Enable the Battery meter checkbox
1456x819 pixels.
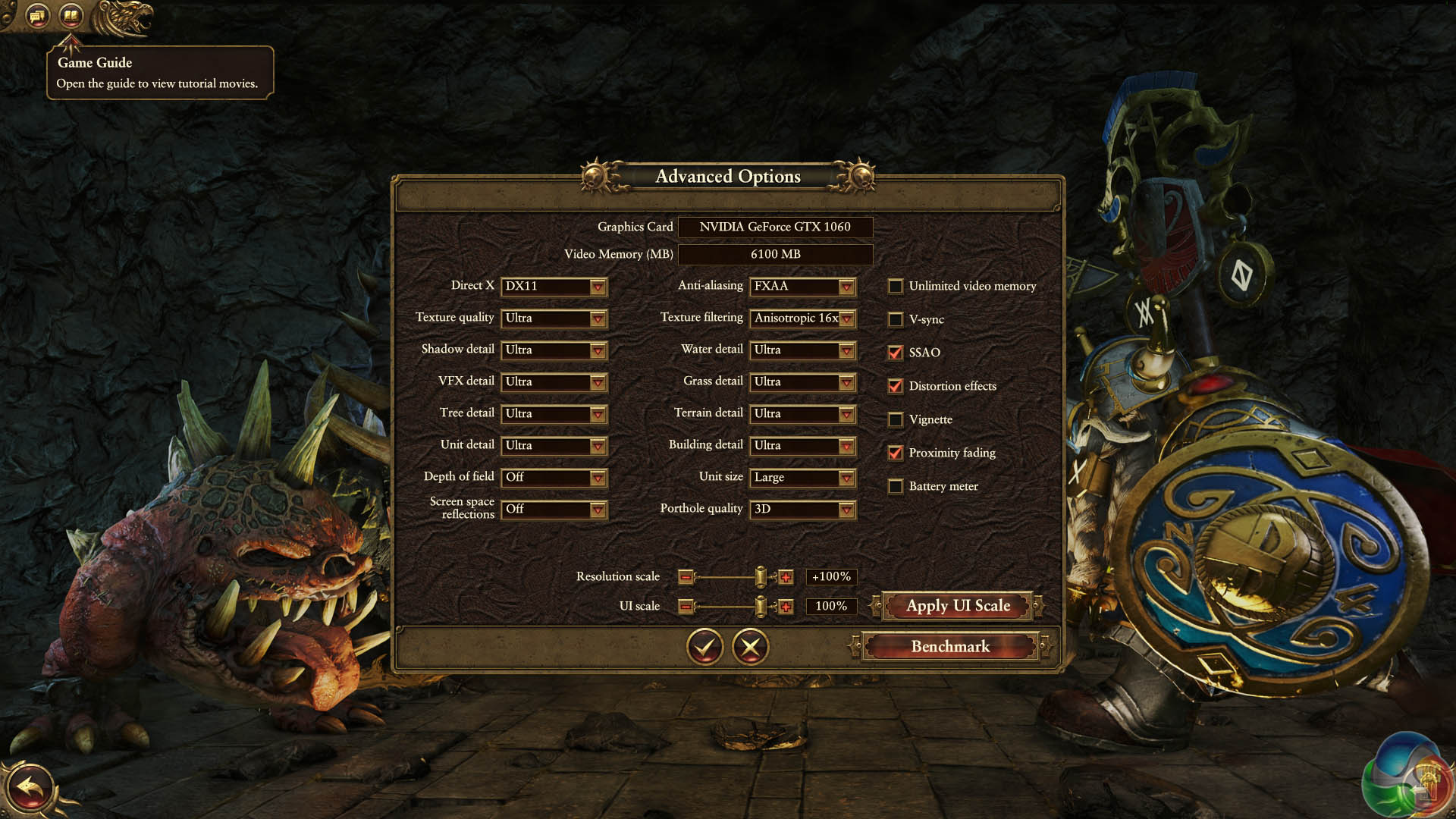[896, 486]
